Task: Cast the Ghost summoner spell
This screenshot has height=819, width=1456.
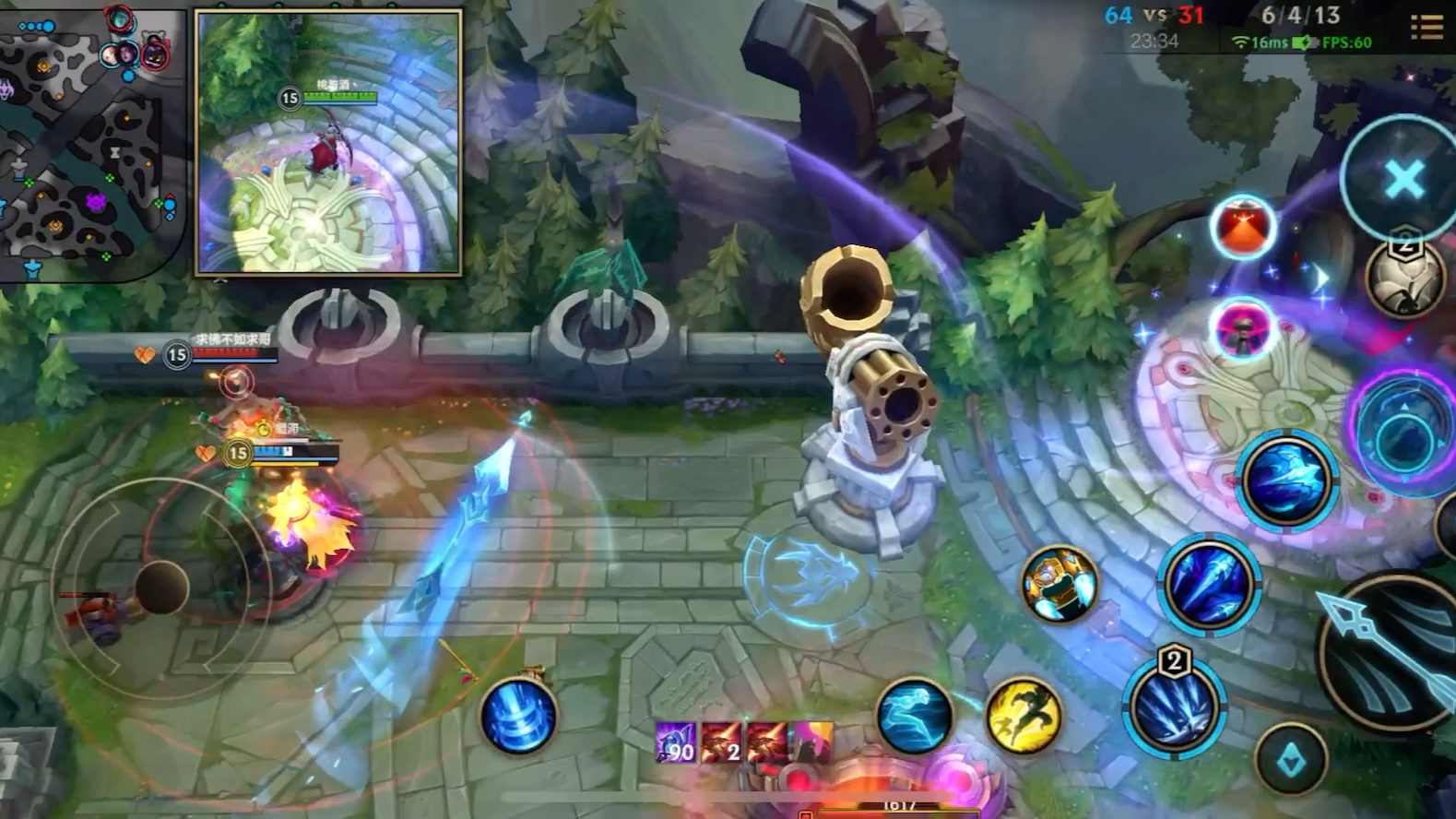Action: click(914, 716)
